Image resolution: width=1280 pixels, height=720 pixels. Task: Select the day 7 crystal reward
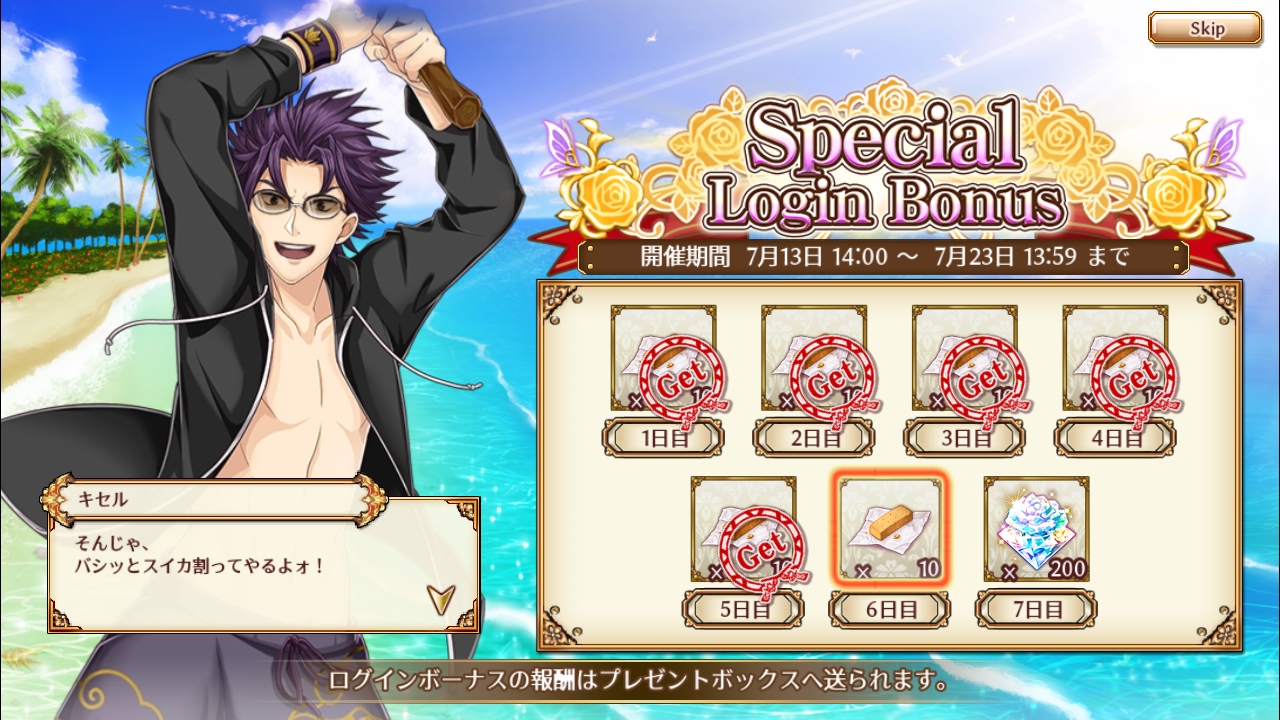pyautogui.click(x=1036, y=530)
